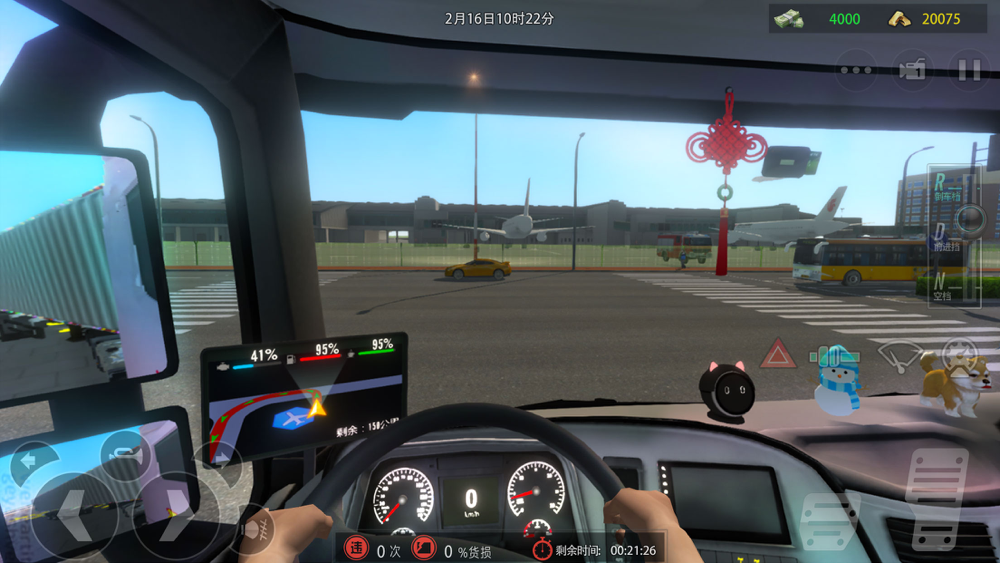Honk the horn
The image size is (1000, 563).
[x=126, y=454]
